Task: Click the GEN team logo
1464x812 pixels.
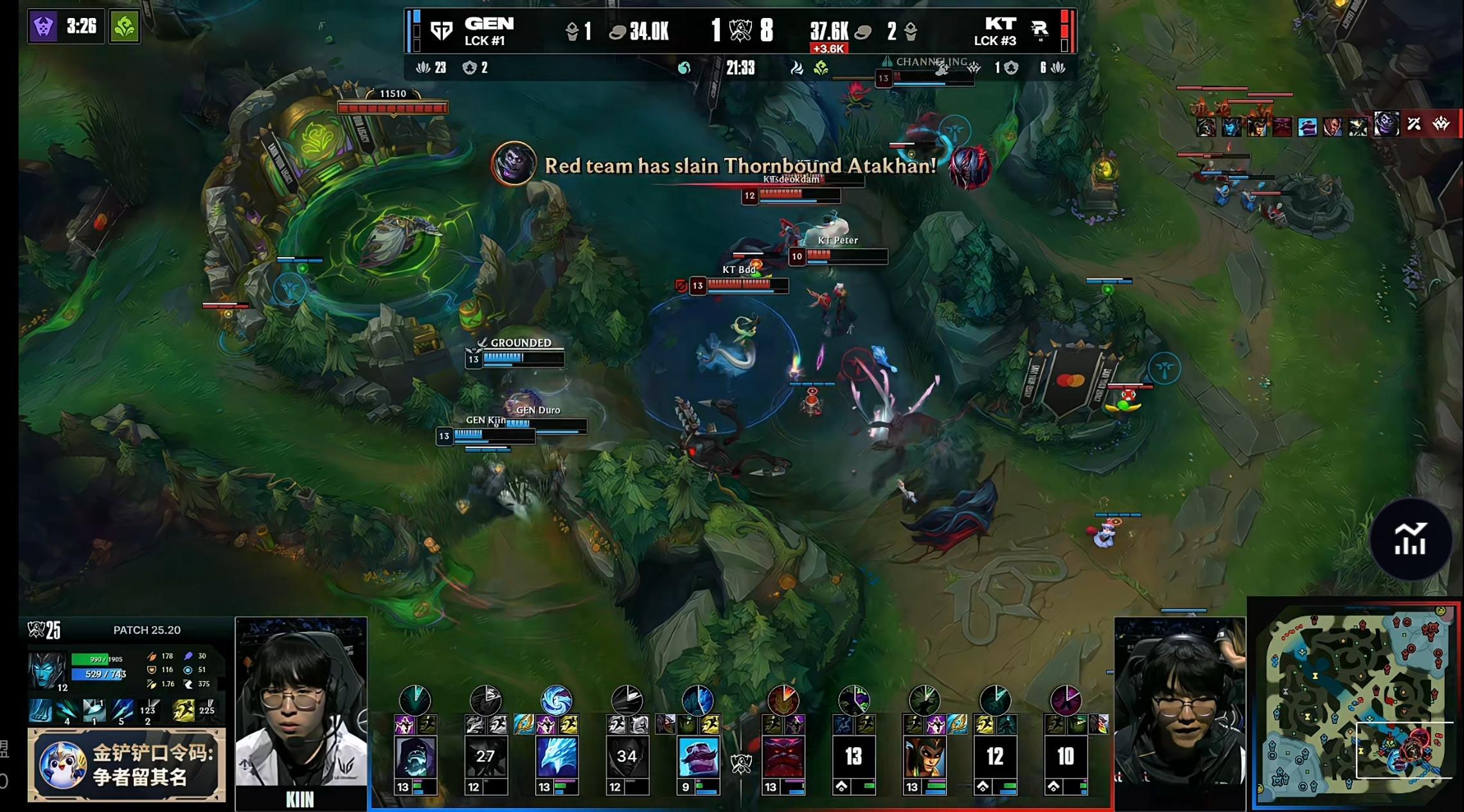Action: pyautogui.click(x=442, y=30)
